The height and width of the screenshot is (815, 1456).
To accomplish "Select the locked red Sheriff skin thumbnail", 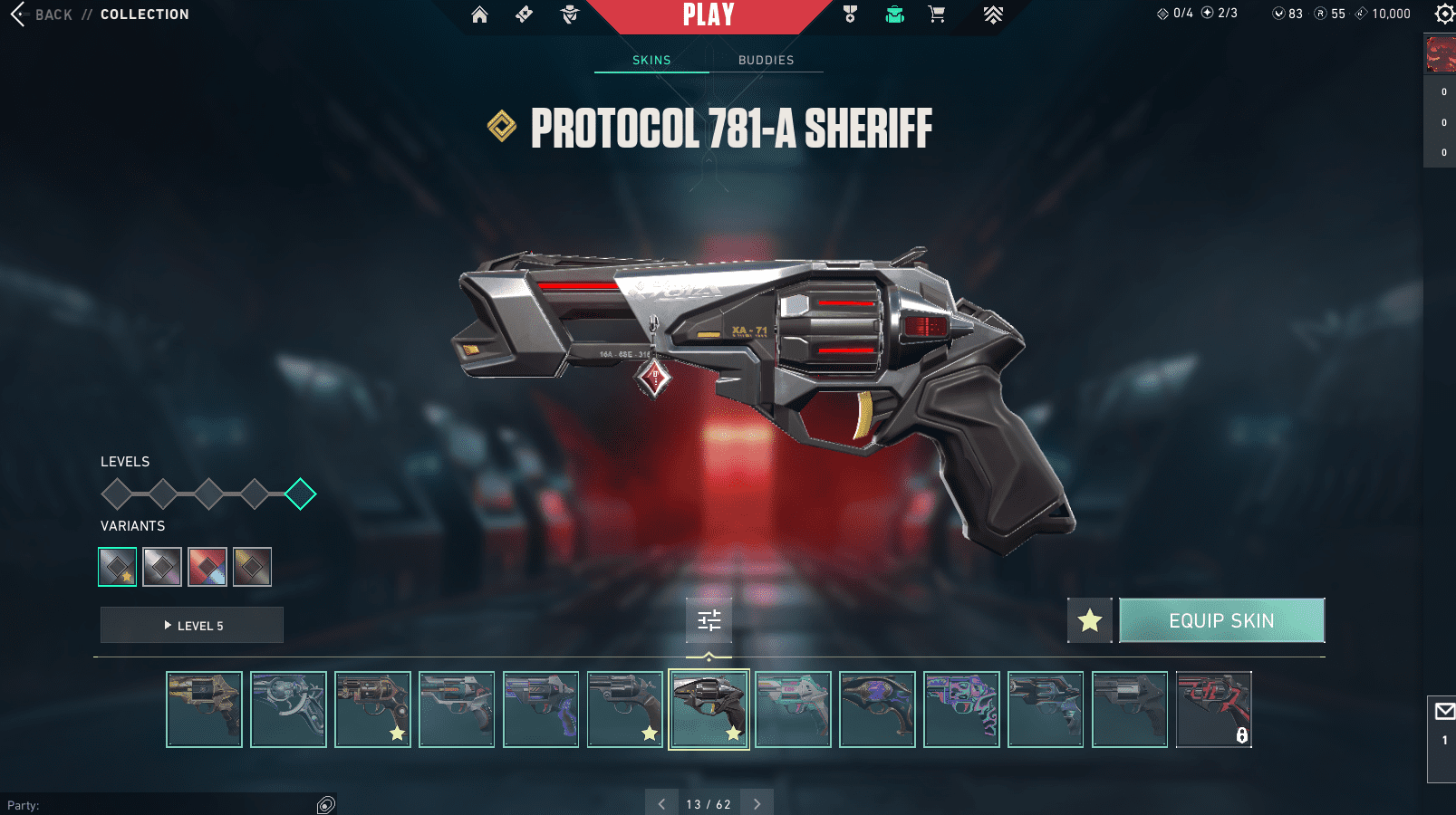I will (1213, 709).
